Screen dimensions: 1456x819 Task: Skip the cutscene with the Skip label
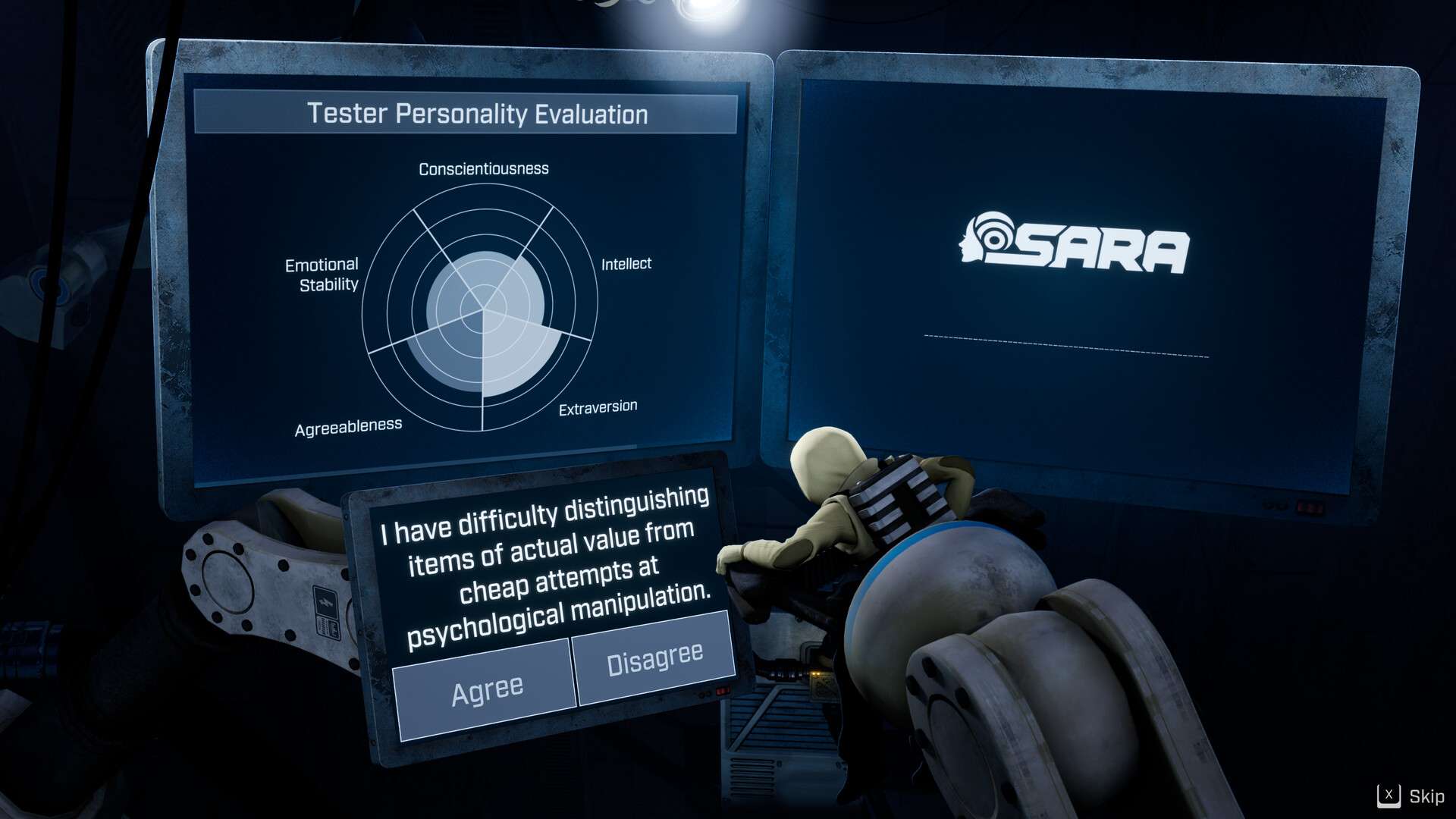coord(1412,796)
